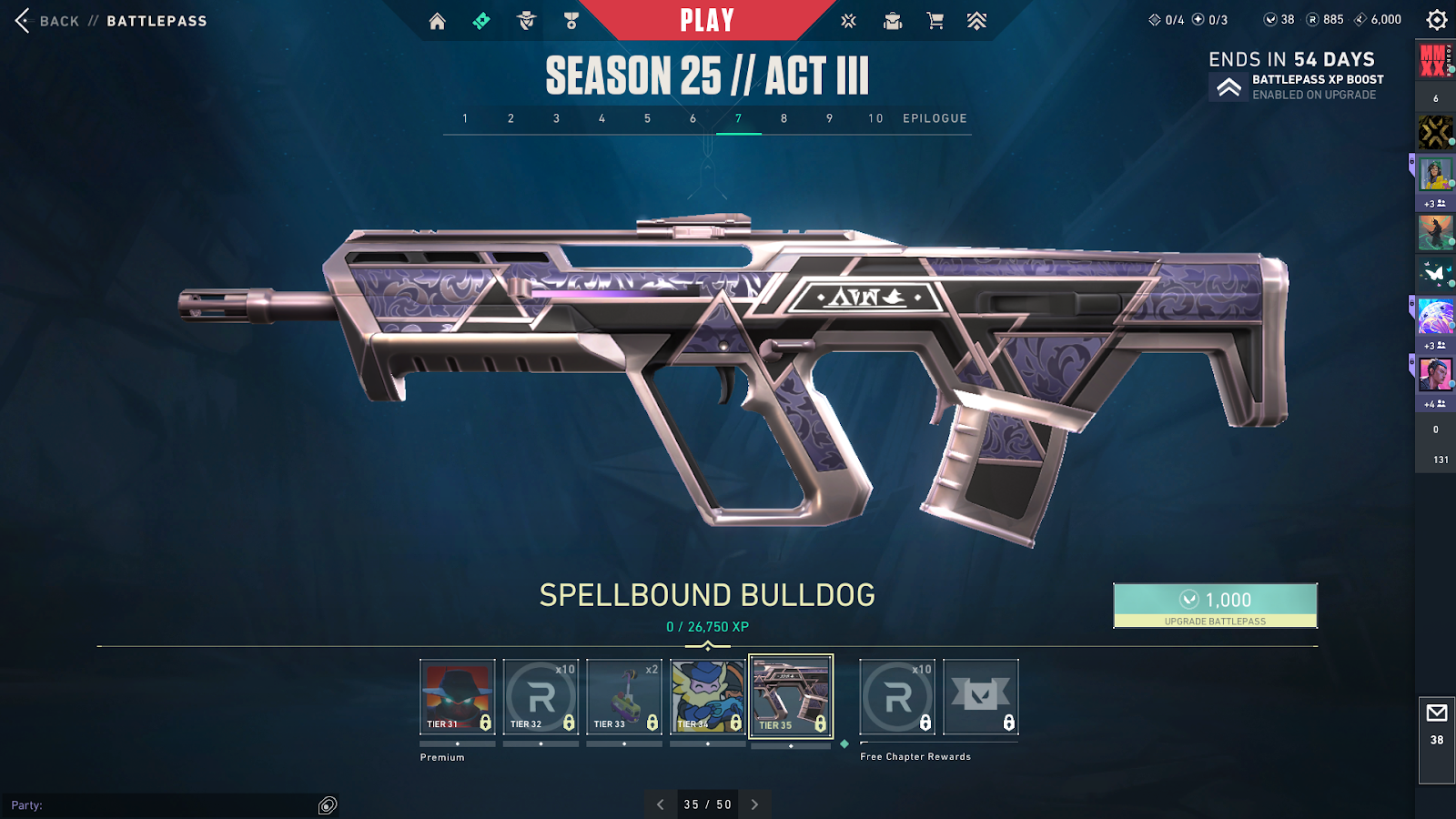Open the settings gear icon
The width and height of the screenshot is (1456, 819).
(1436, 20)
